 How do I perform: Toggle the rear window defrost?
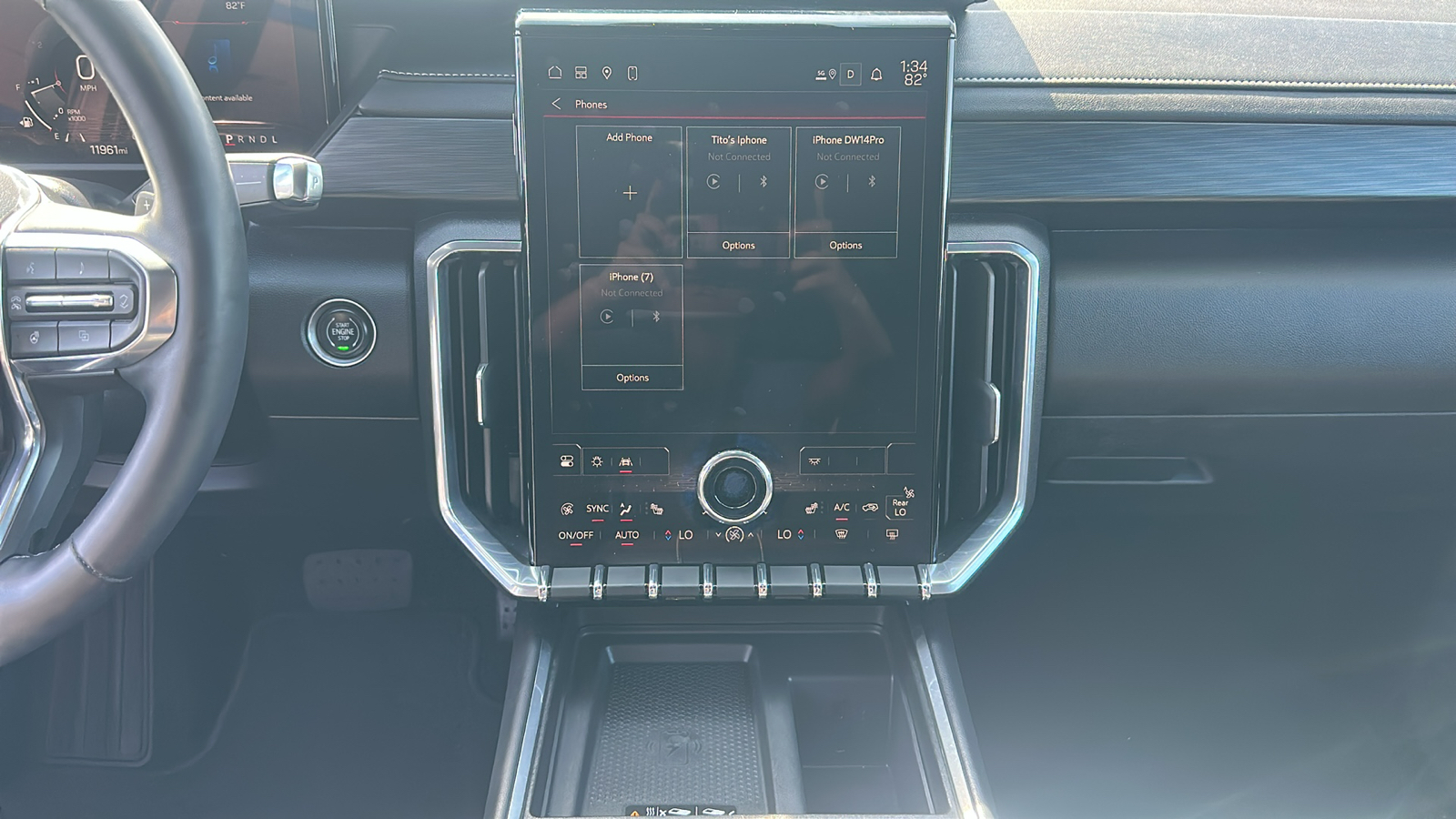(x=892, y=534)
